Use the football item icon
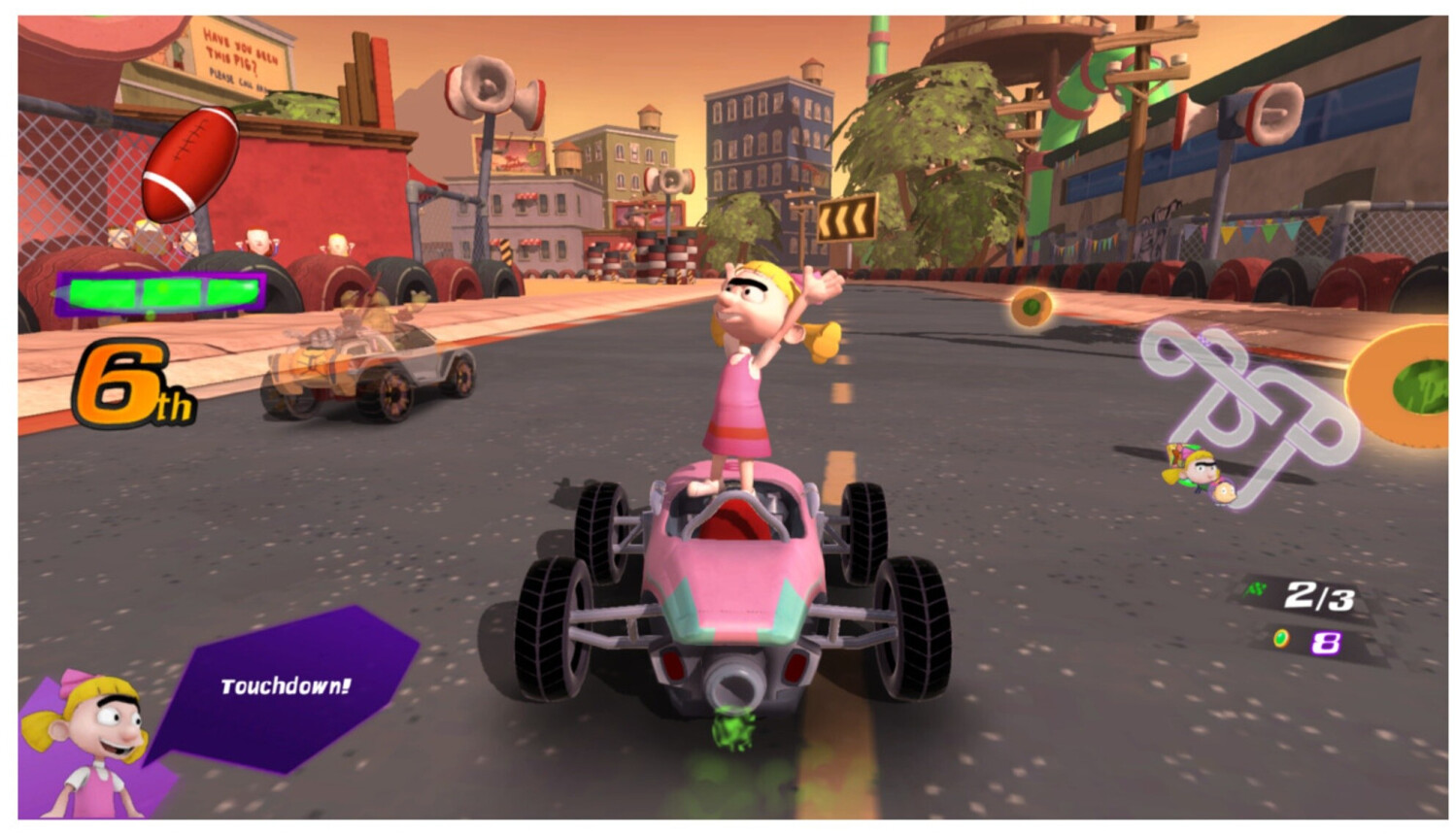Viewport: 1456px width, 834px height. (189, 163)
